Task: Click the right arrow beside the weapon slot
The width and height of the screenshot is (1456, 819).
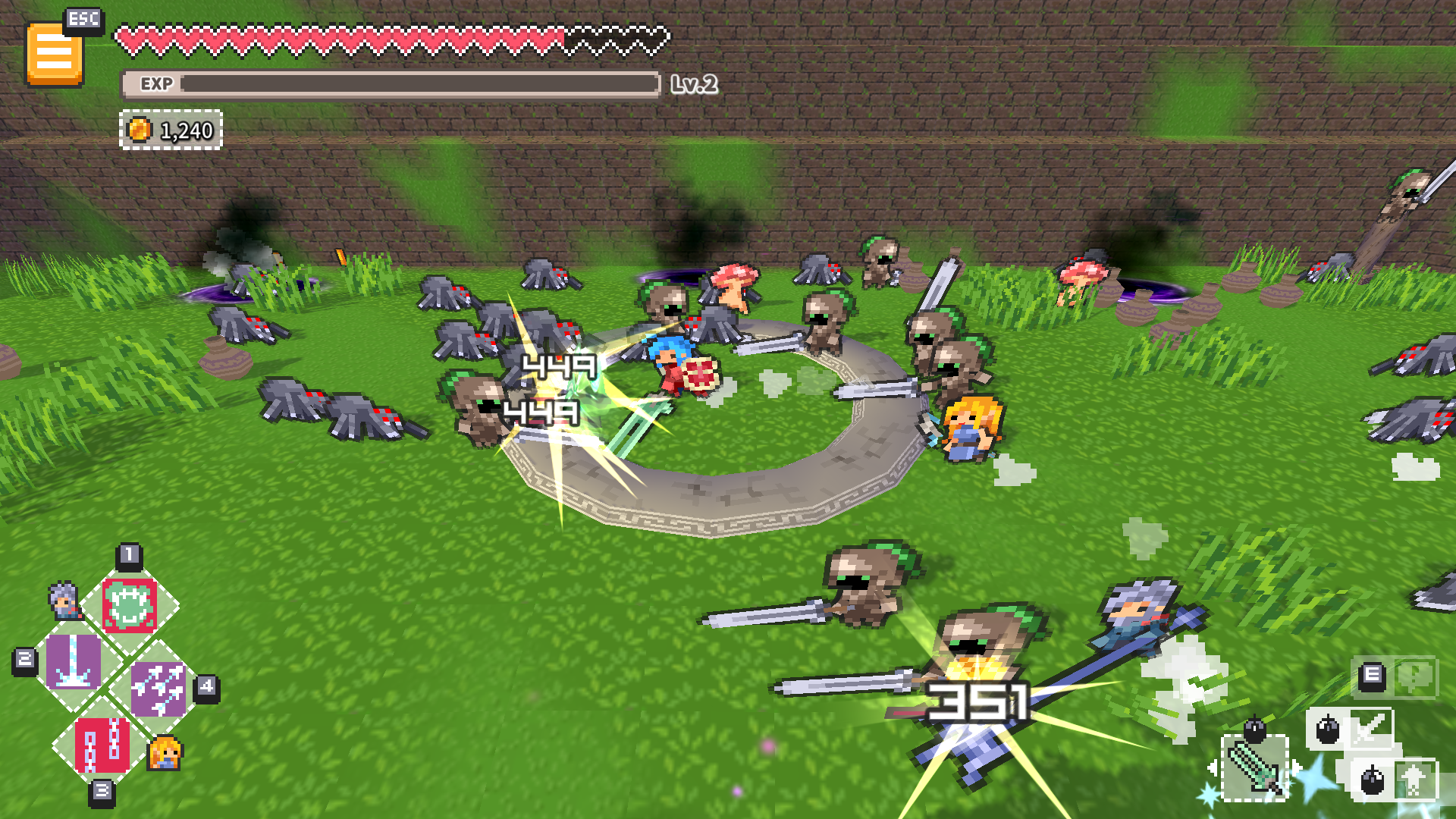Action: tap(1298, 768)
